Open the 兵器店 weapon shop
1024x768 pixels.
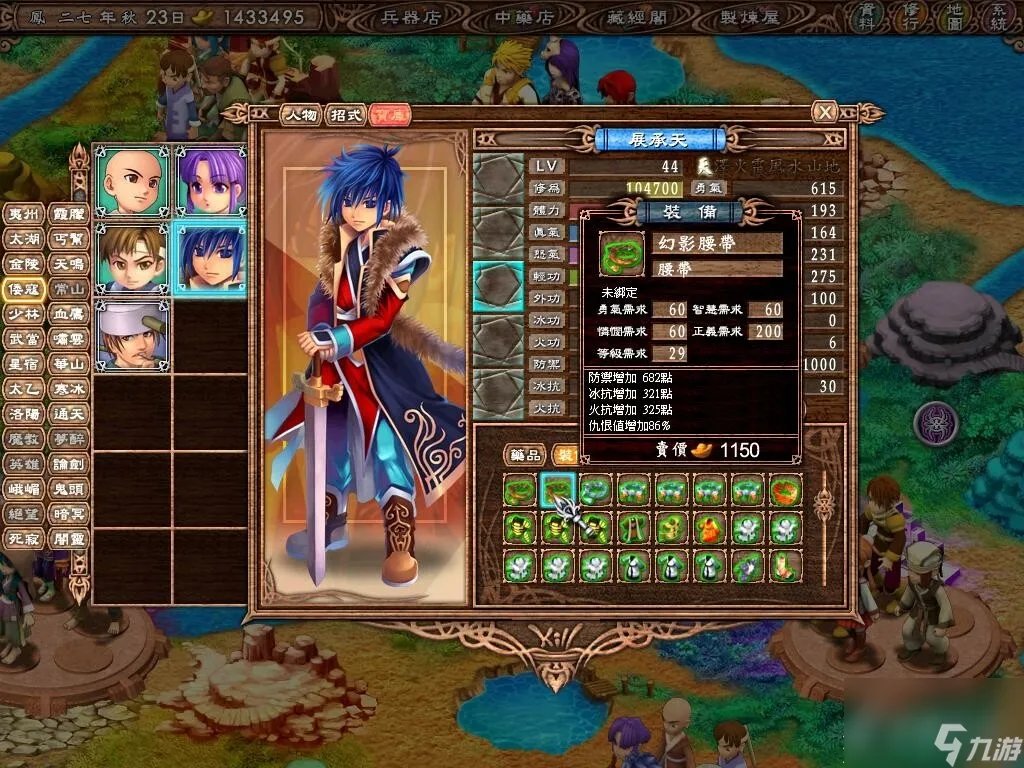[x=413, y=17]
